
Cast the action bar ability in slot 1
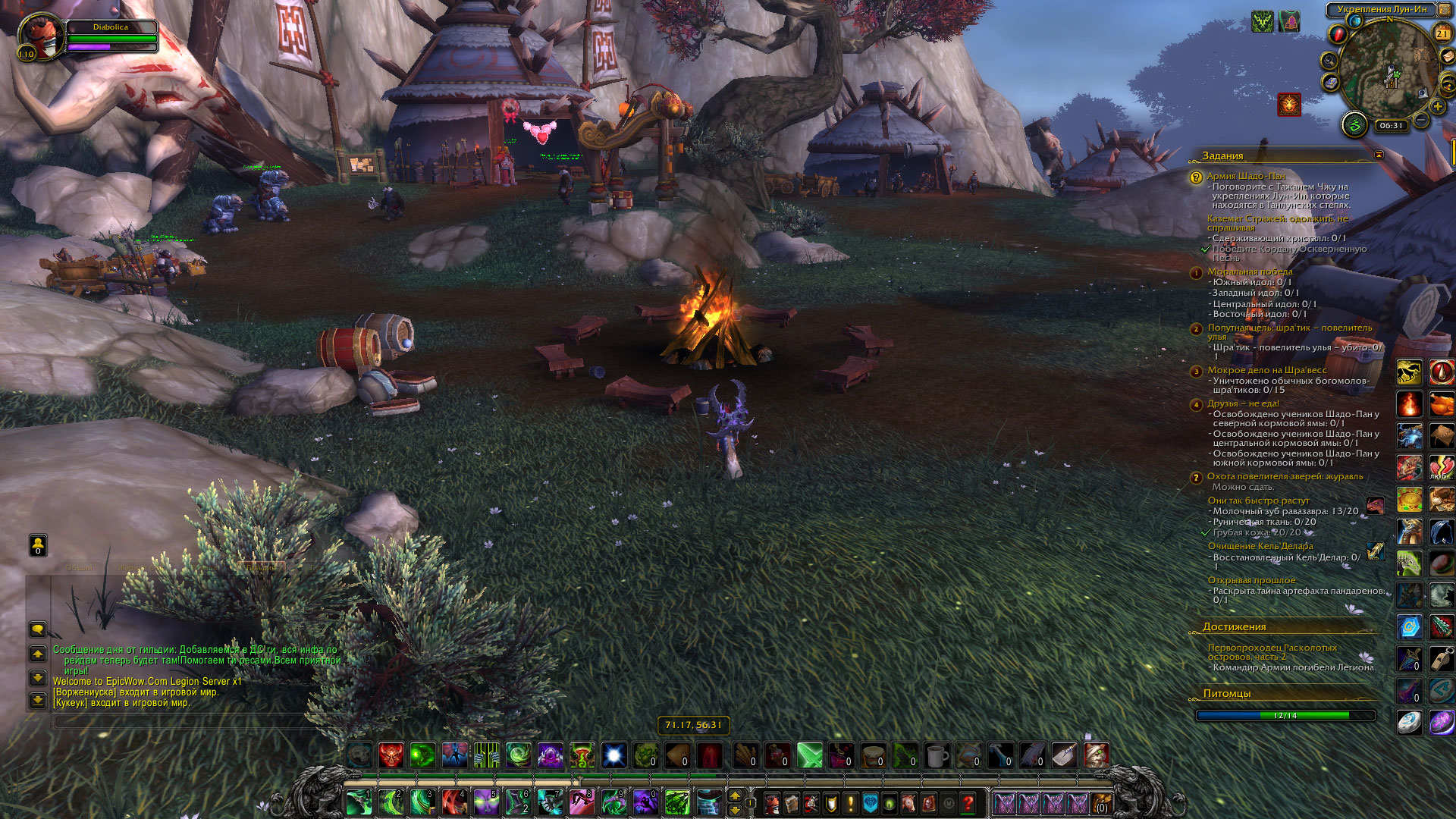(x=358, y=802)
